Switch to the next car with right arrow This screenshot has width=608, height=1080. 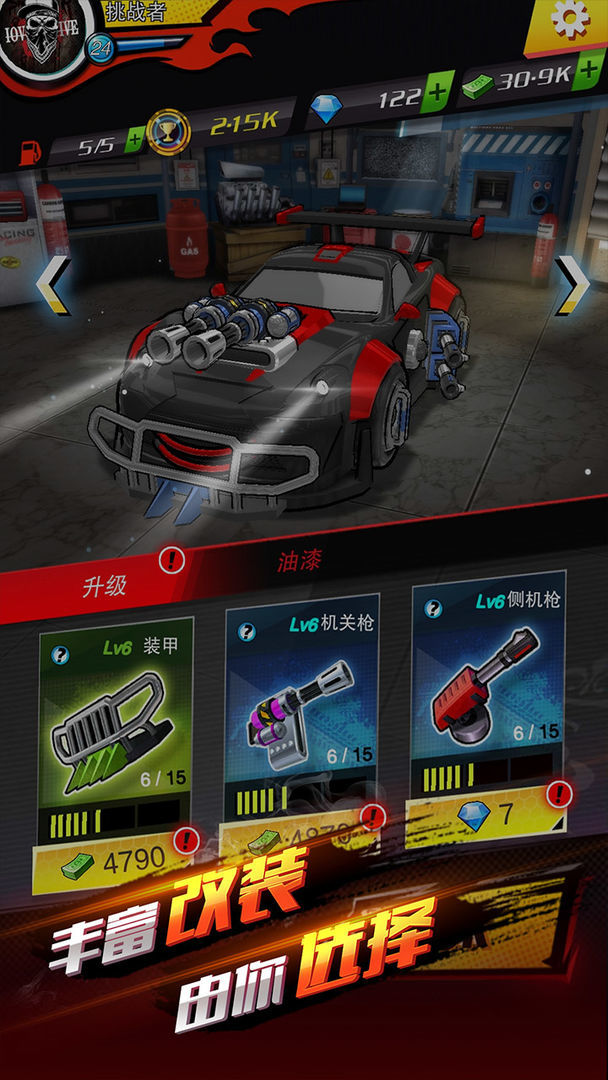point(571,284)
